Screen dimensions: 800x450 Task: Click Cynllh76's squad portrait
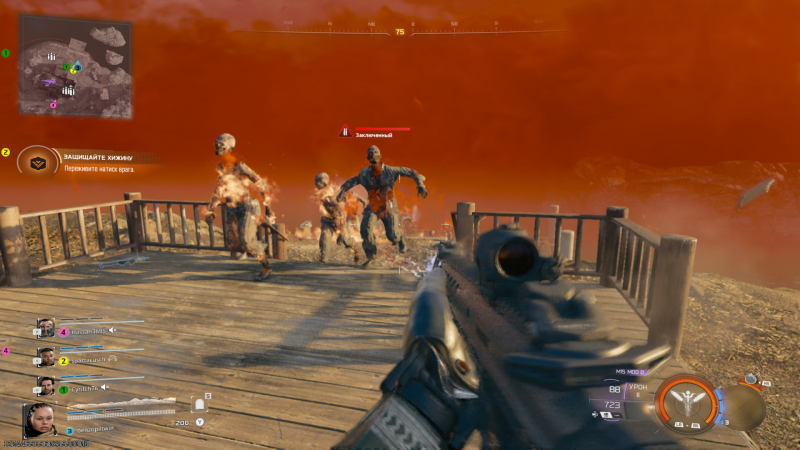[45, 386]
